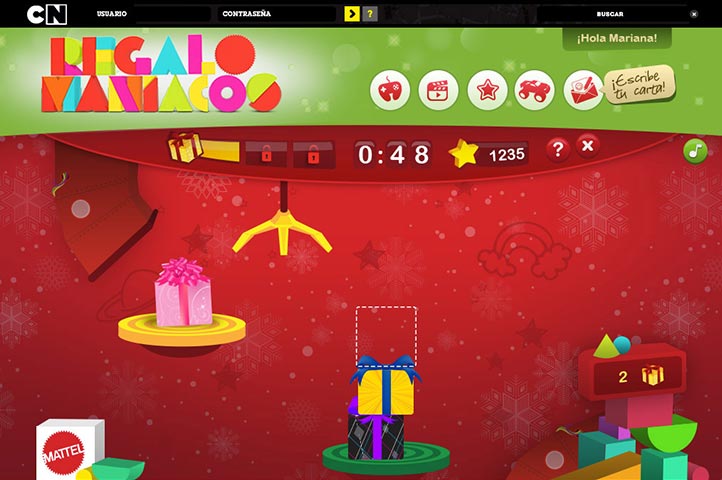The width and height of the screenshot is (722, 480).
Task: Focus the Contraseña input field
Action: [306, 15]
